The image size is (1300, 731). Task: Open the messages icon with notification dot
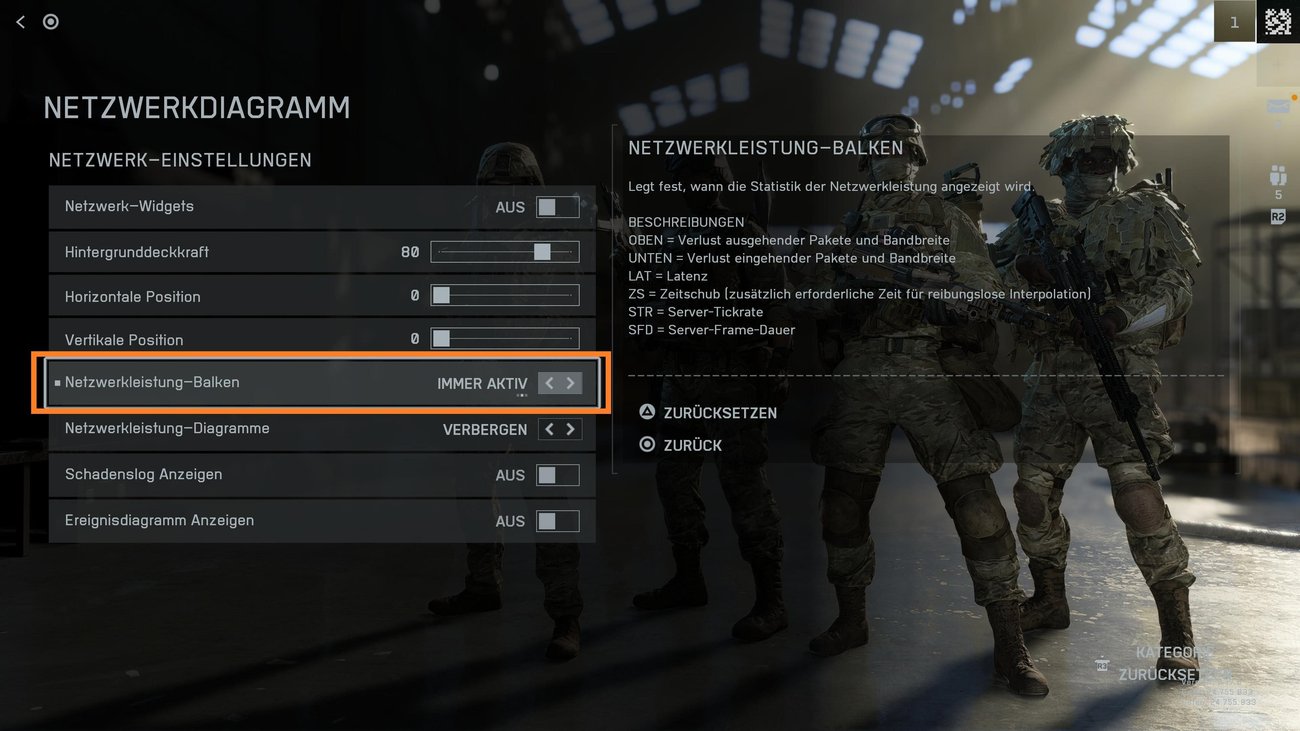(1276, 104)
